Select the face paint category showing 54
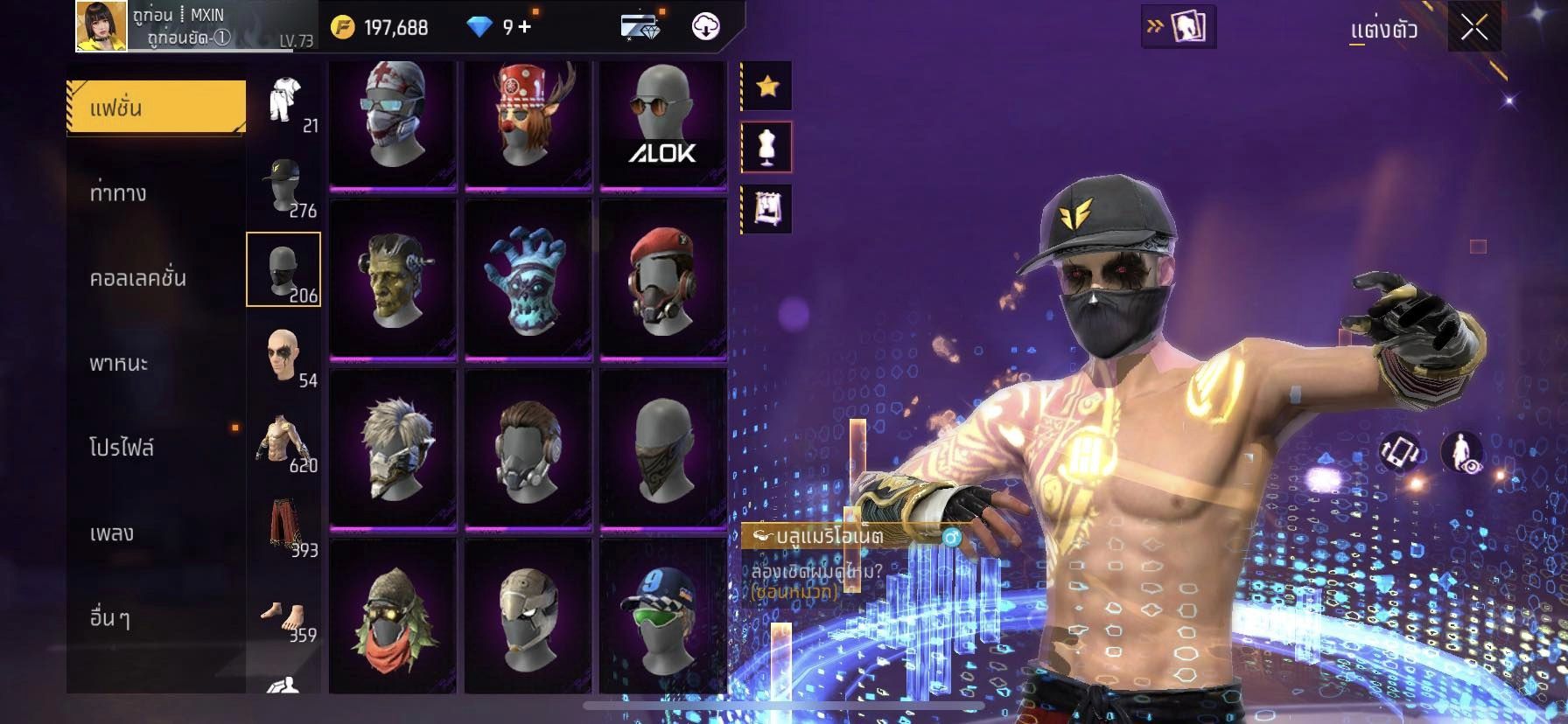Image resolution: width=1568 pixels, height=724 pixels. [x=284, y=355]
